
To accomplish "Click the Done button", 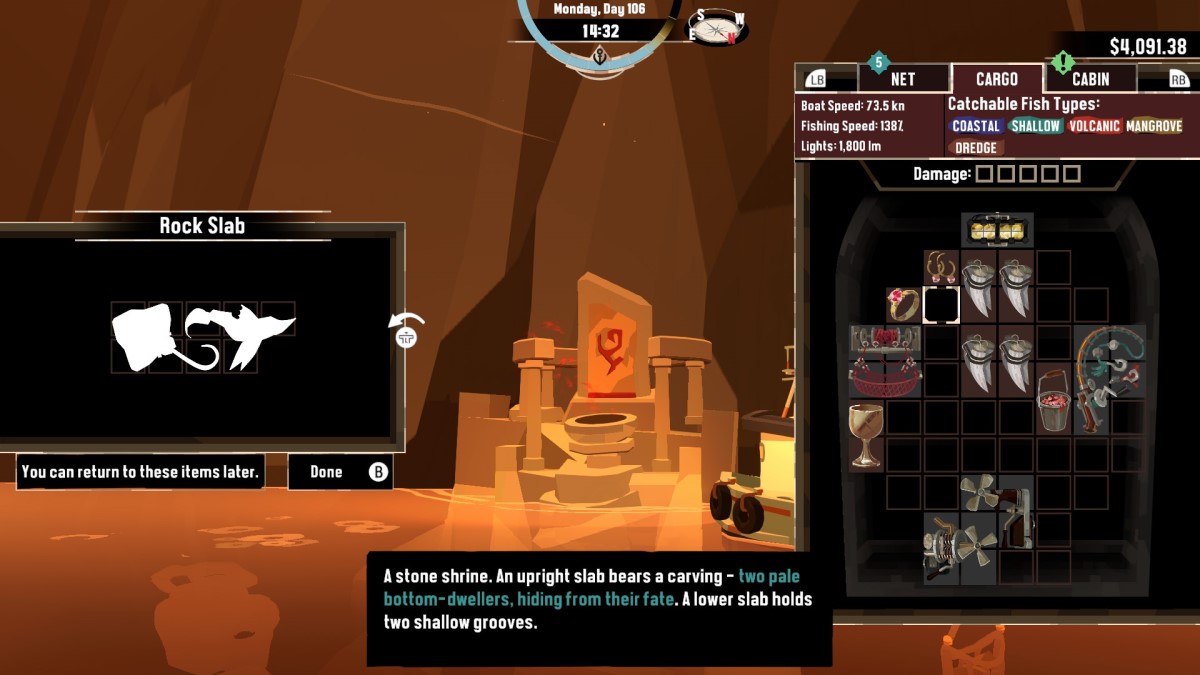I will [340, 472].
